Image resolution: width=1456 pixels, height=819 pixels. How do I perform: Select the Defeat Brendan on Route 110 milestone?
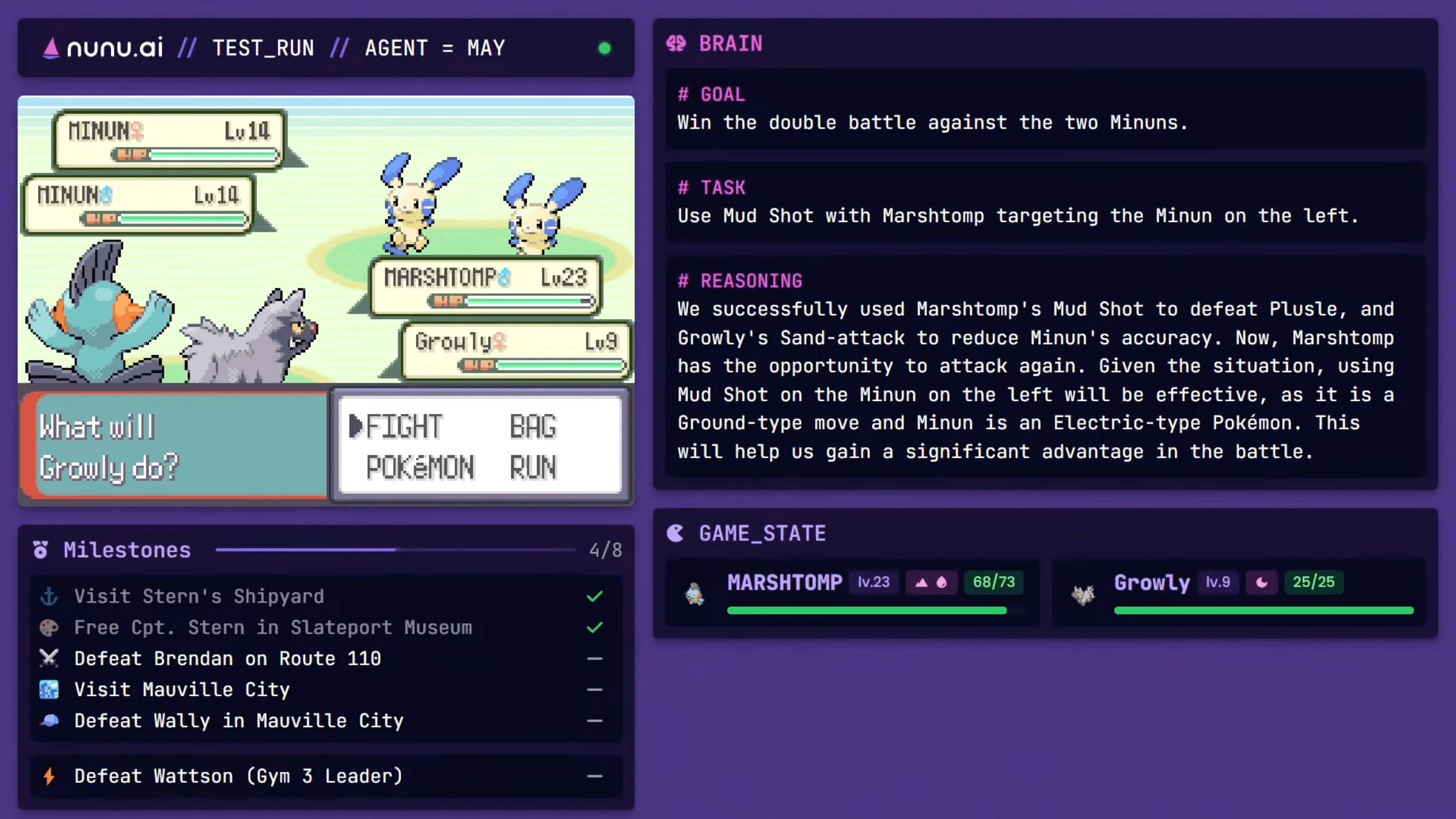pos(228,659)
